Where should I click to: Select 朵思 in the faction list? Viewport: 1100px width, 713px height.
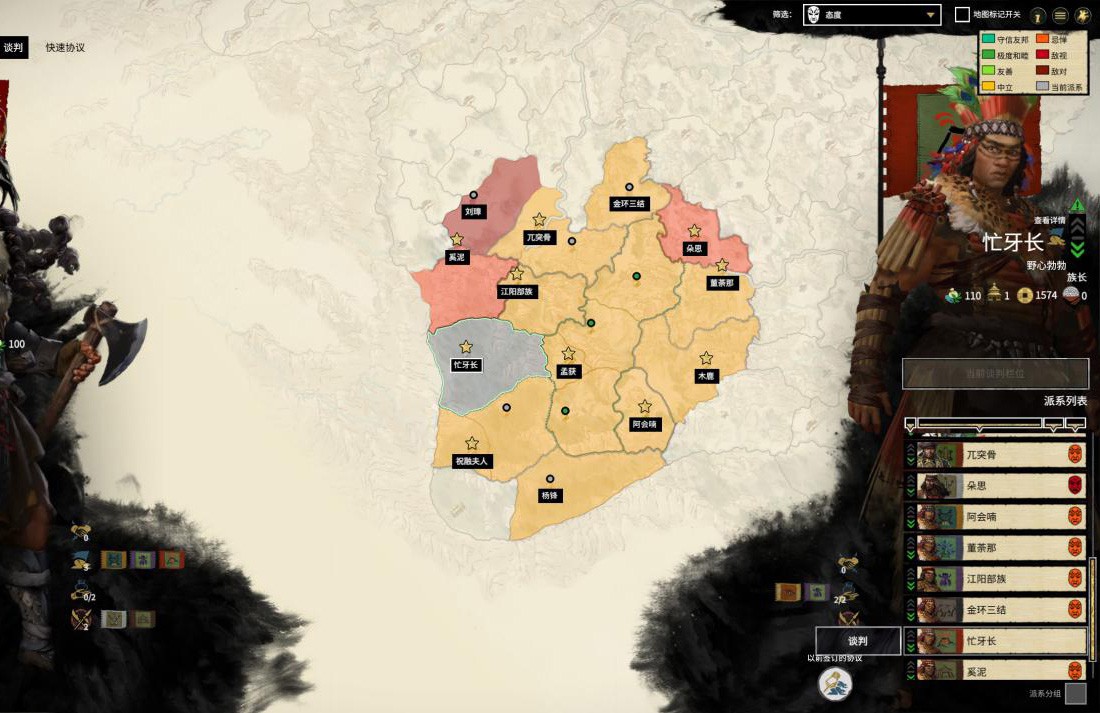pyautogui.click(x=995, y=486)
